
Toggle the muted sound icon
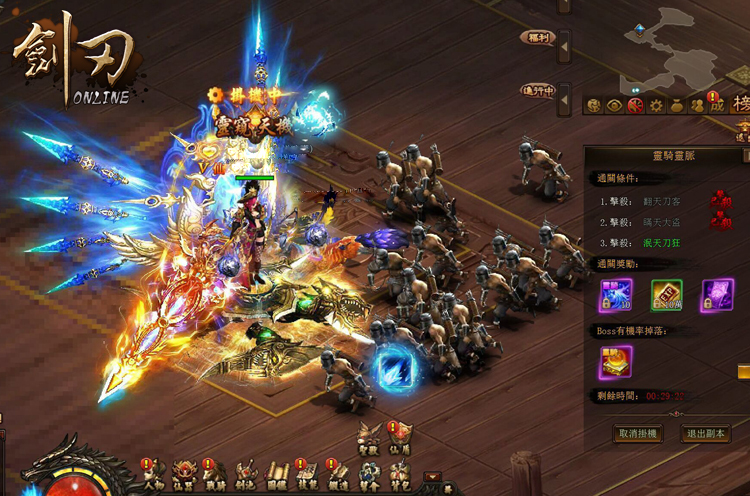pos(634,105)
